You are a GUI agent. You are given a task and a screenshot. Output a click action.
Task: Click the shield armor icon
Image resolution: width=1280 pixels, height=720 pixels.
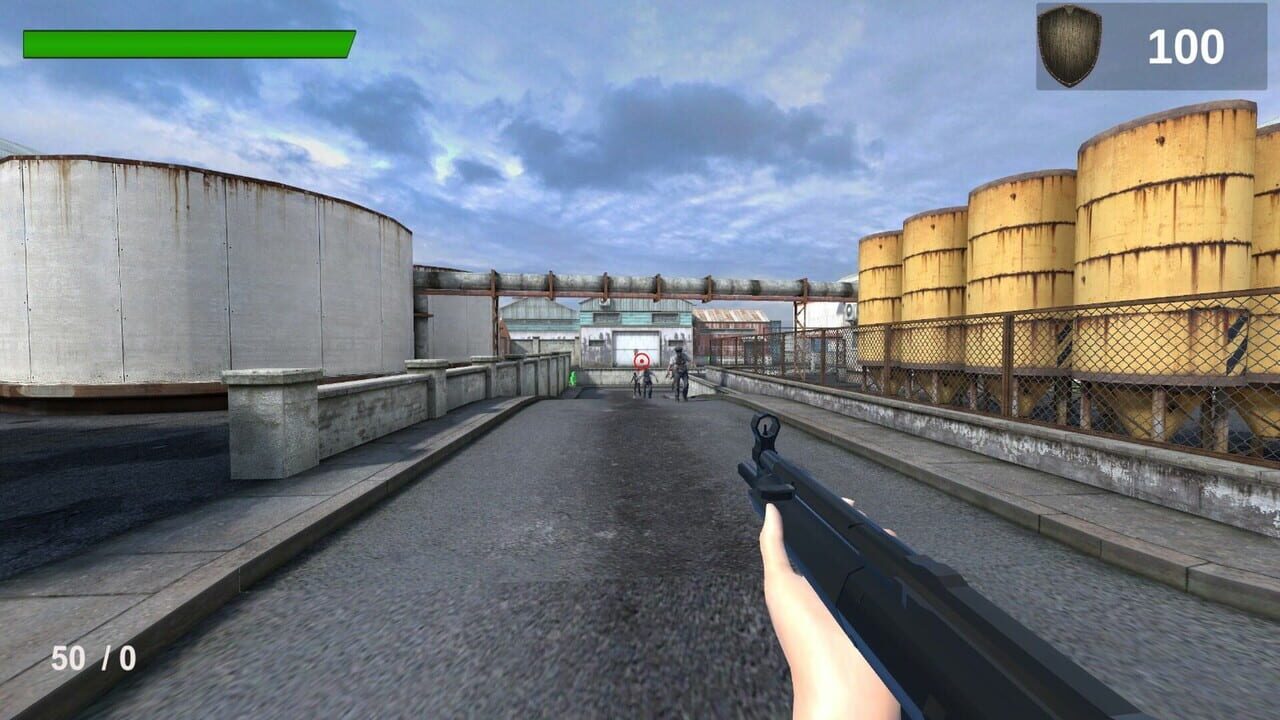1069,42
